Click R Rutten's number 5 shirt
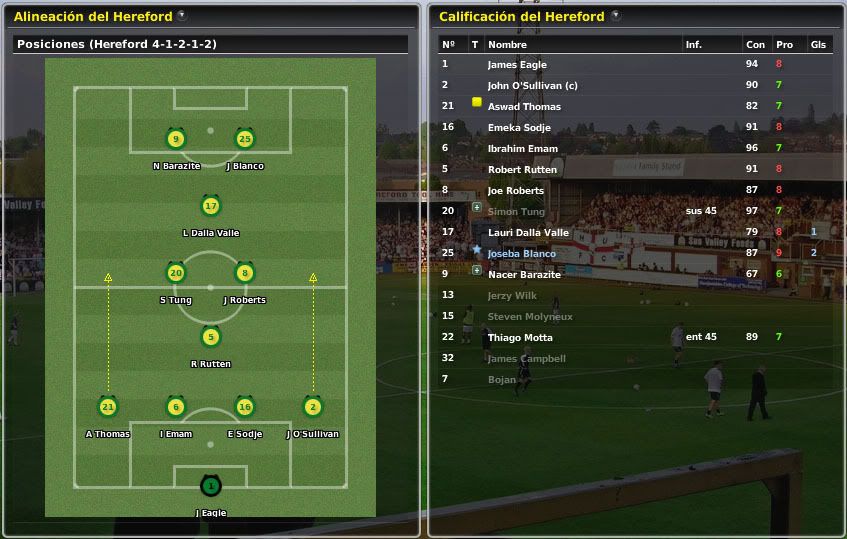The height and width of the screenshot is (539, 847). point(210,338)
